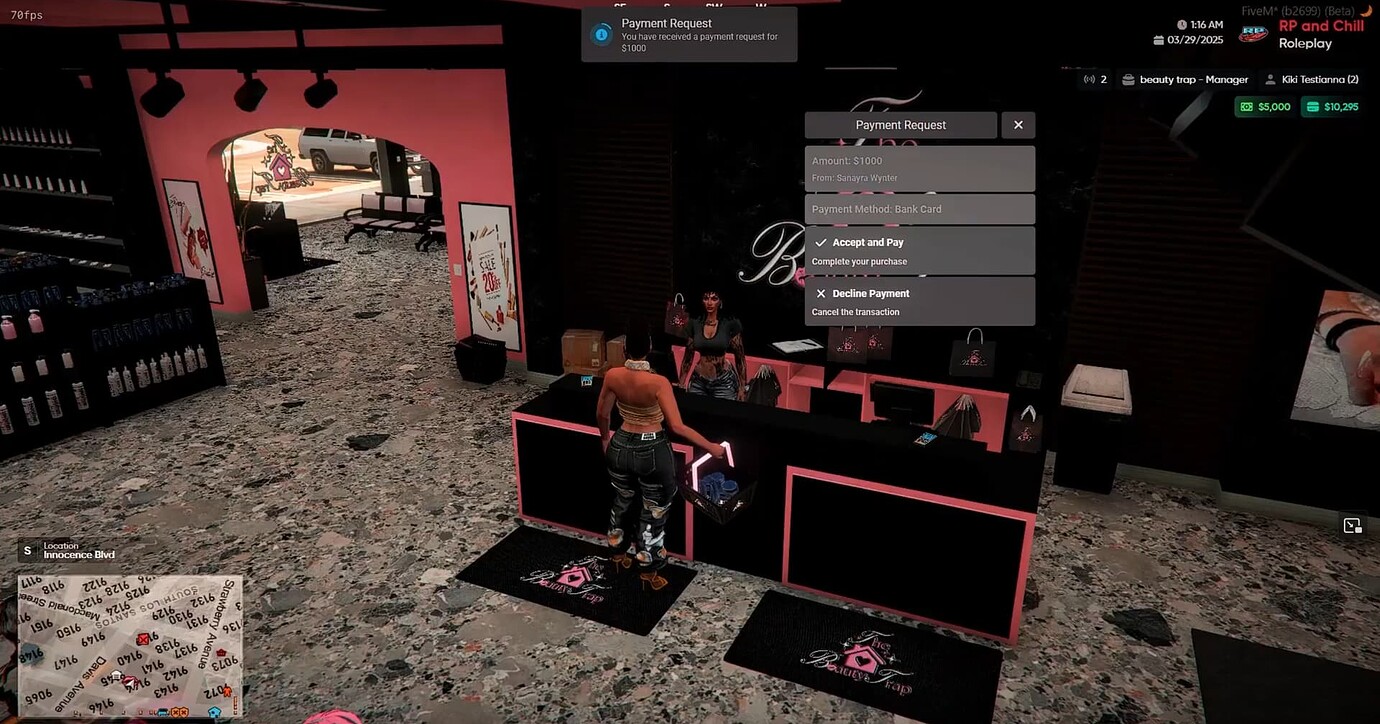Select the bank balance icon showing $10,295

pos(1312,106)
